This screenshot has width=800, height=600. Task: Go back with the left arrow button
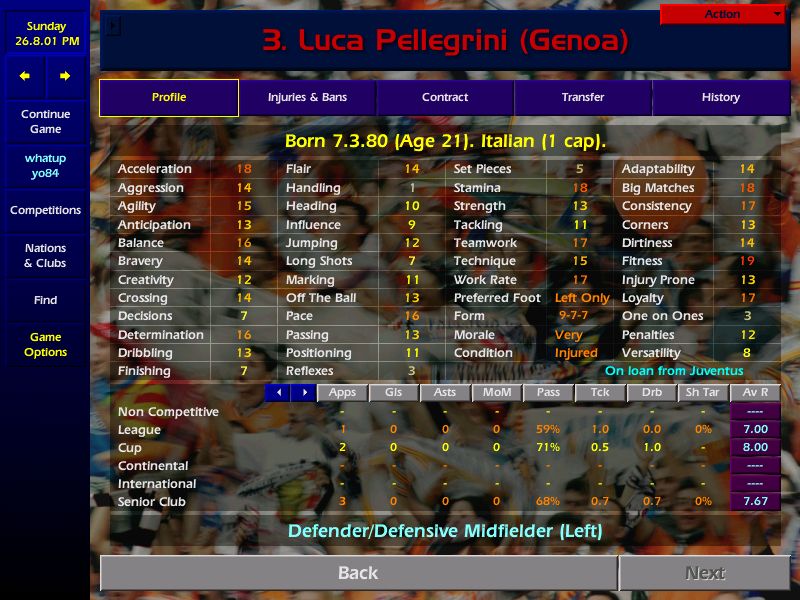25,76
